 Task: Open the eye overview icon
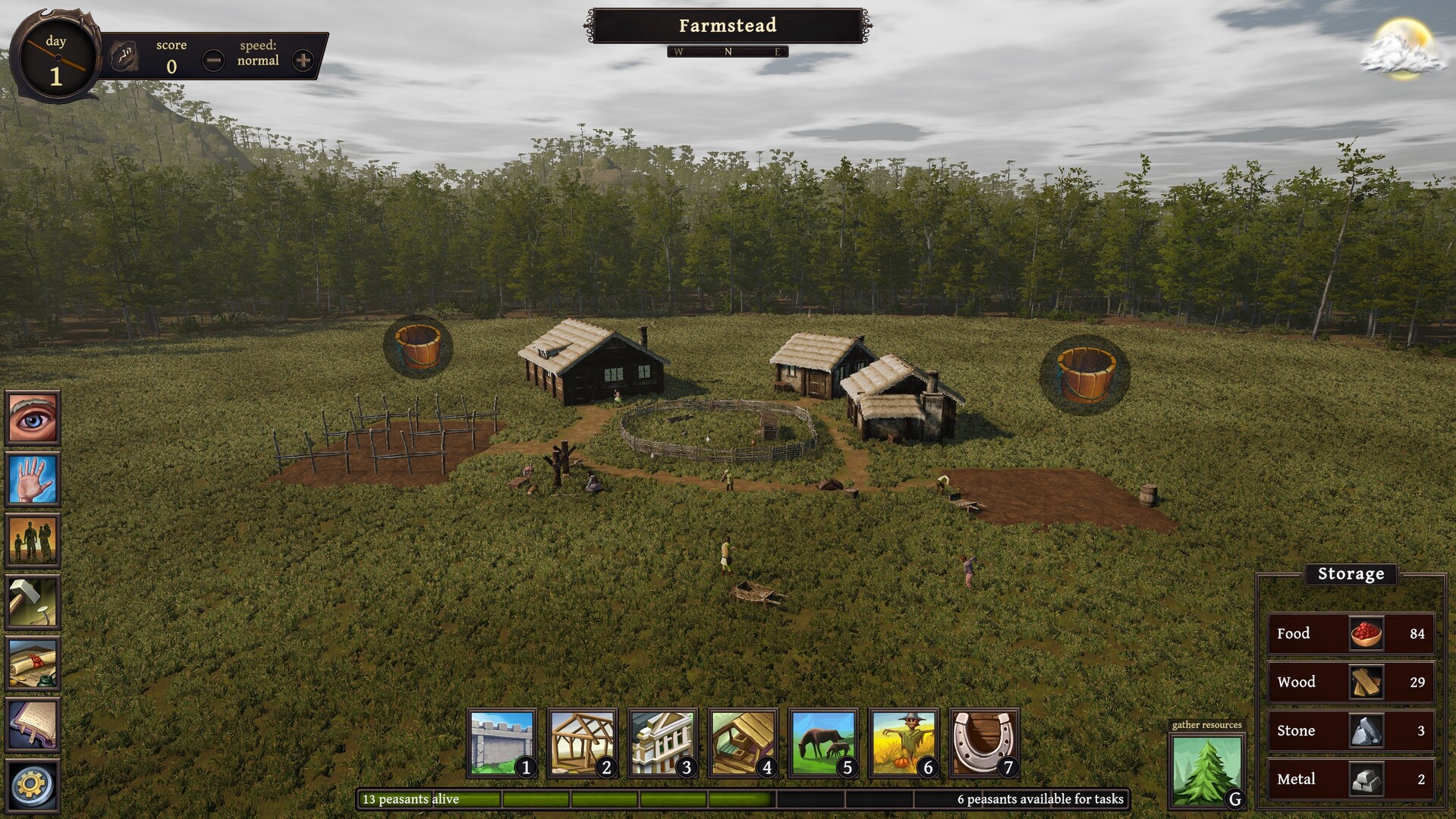coord(33,417)
